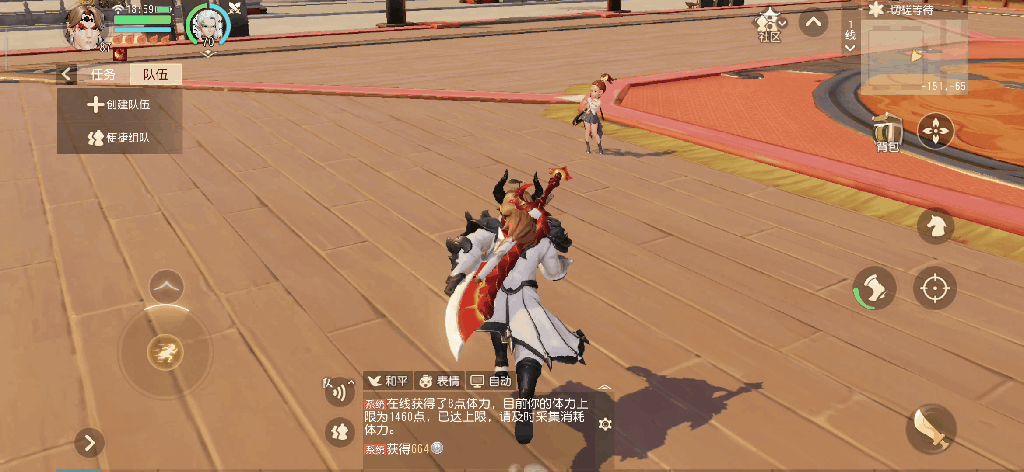Tap the four-petal flower button

click(936, 131)
